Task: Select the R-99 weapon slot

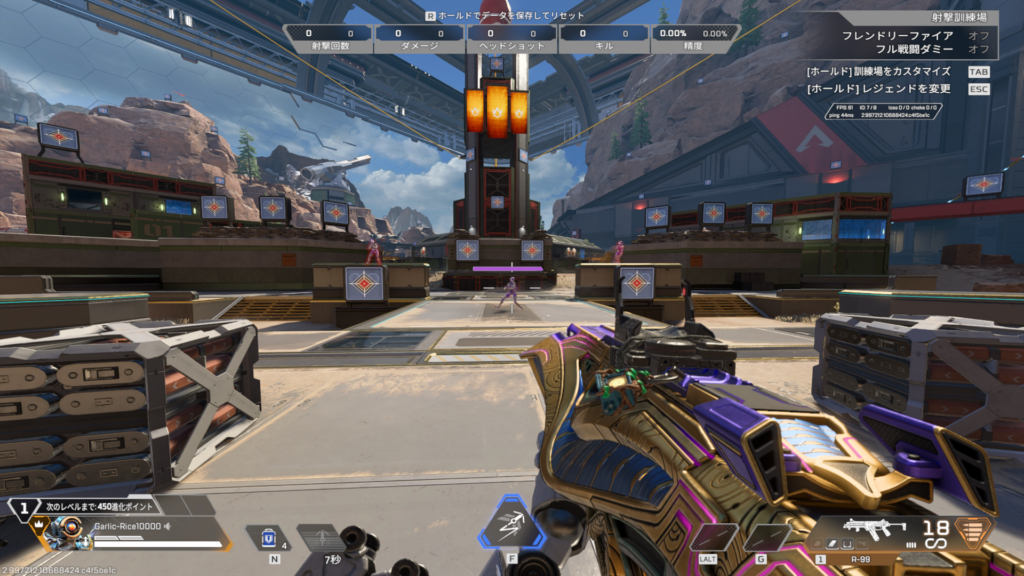Action: click(860, 531)
